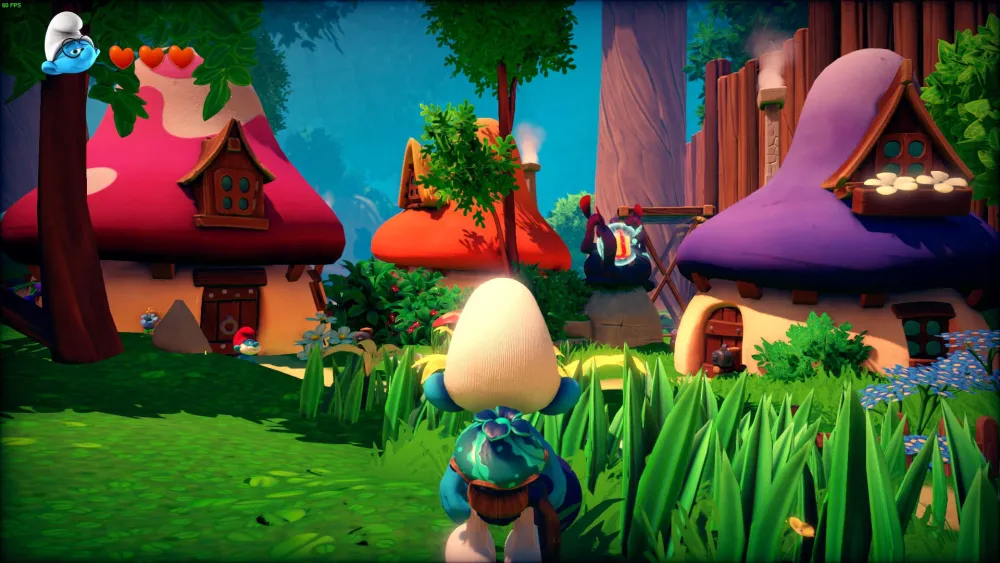Click the Smurf character portrait icon
The width and height of the screenshot is (1000, 563).
(x=69, y=45)
